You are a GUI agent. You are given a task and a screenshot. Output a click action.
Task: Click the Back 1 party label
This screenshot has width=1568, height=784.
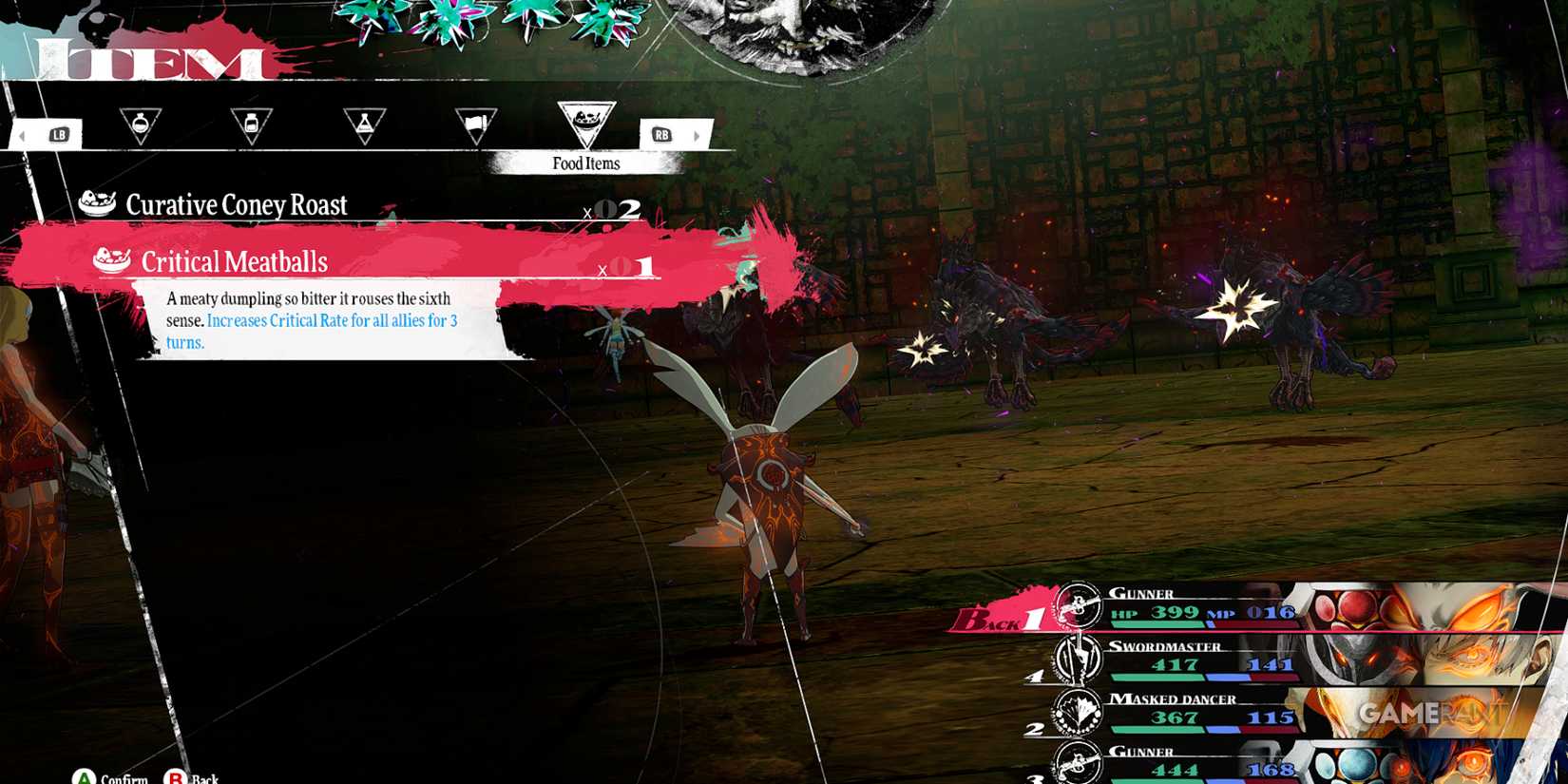[x=1005, y=620]
